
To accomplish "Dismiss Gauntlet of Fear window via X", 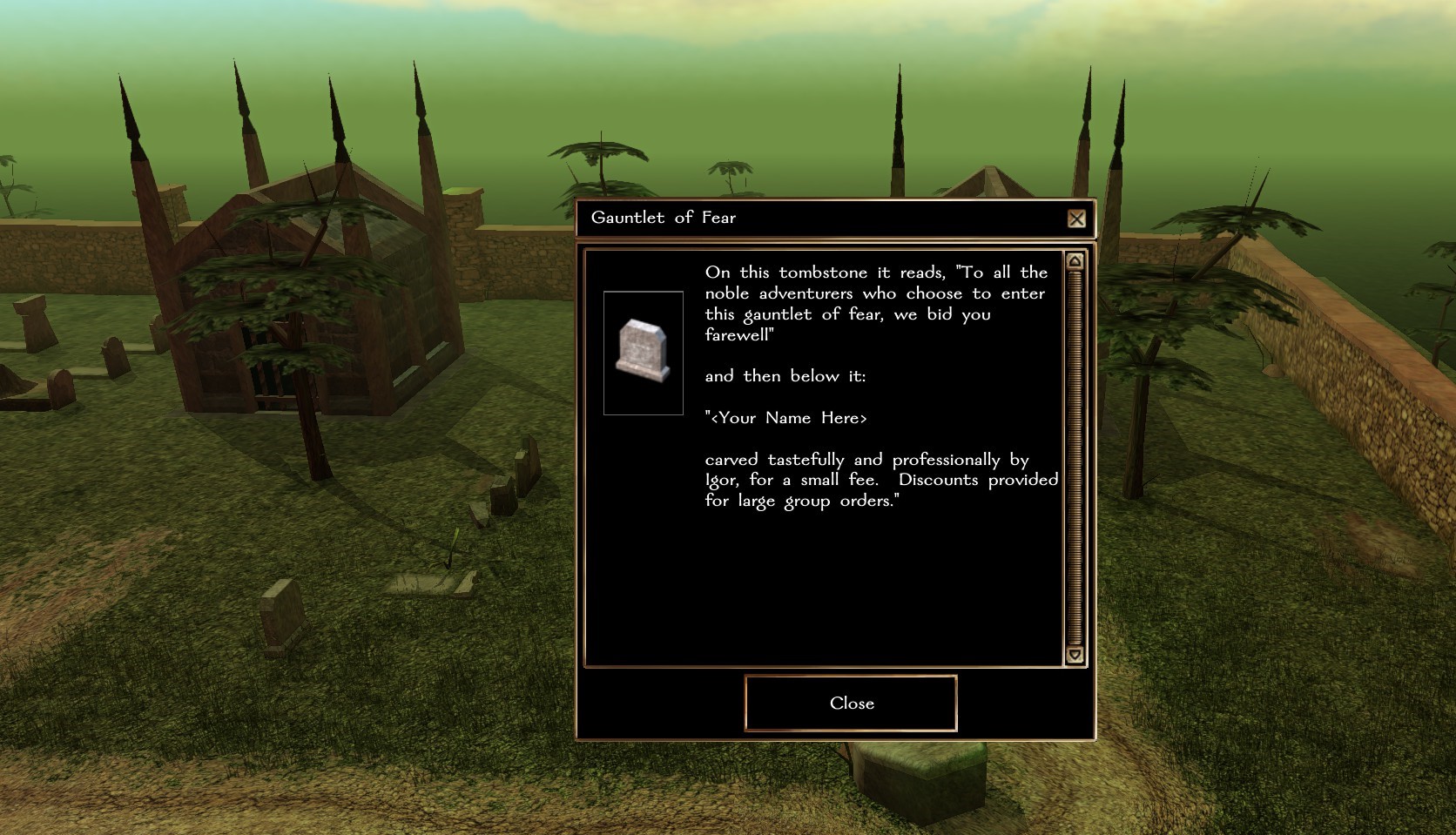I will [1076, 219].
